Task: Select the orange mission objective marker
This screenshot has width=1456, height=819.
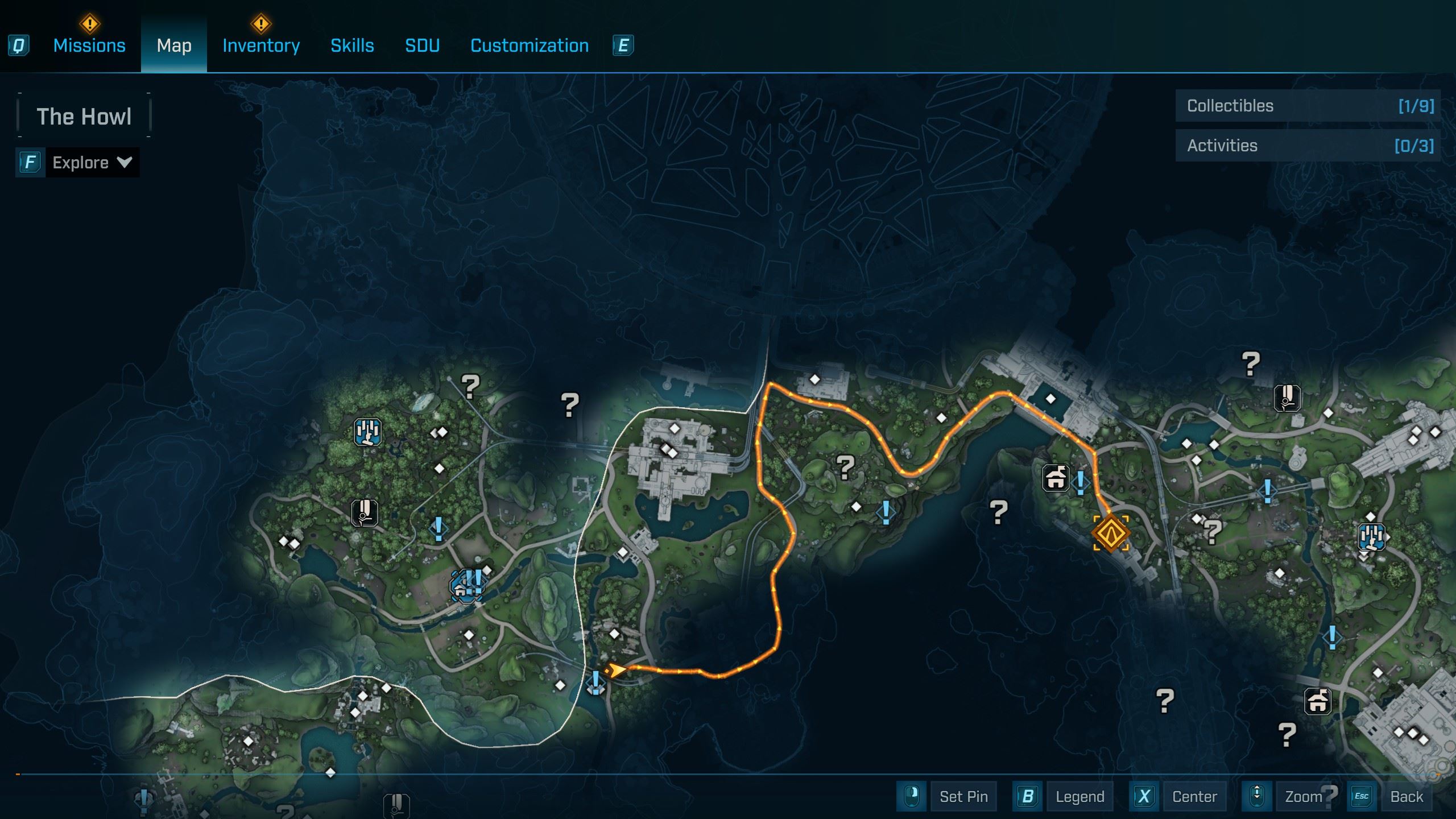Action: pos(1111,533)
